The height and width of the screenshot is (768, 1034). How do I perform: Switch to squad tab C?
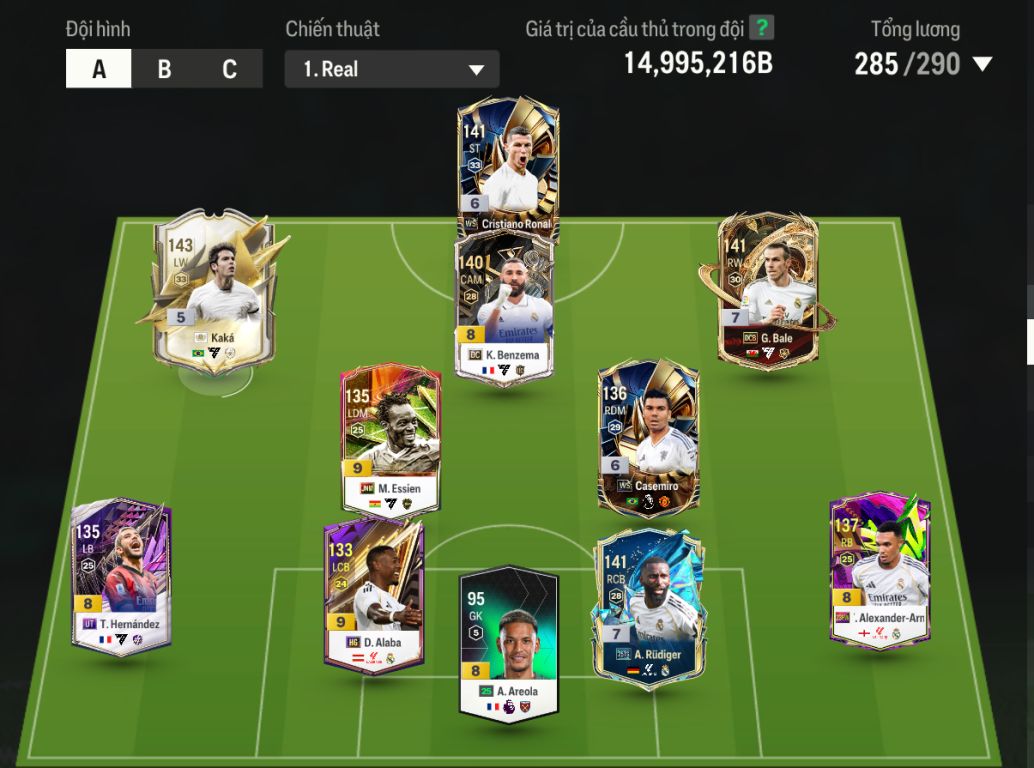coord(229,69)
